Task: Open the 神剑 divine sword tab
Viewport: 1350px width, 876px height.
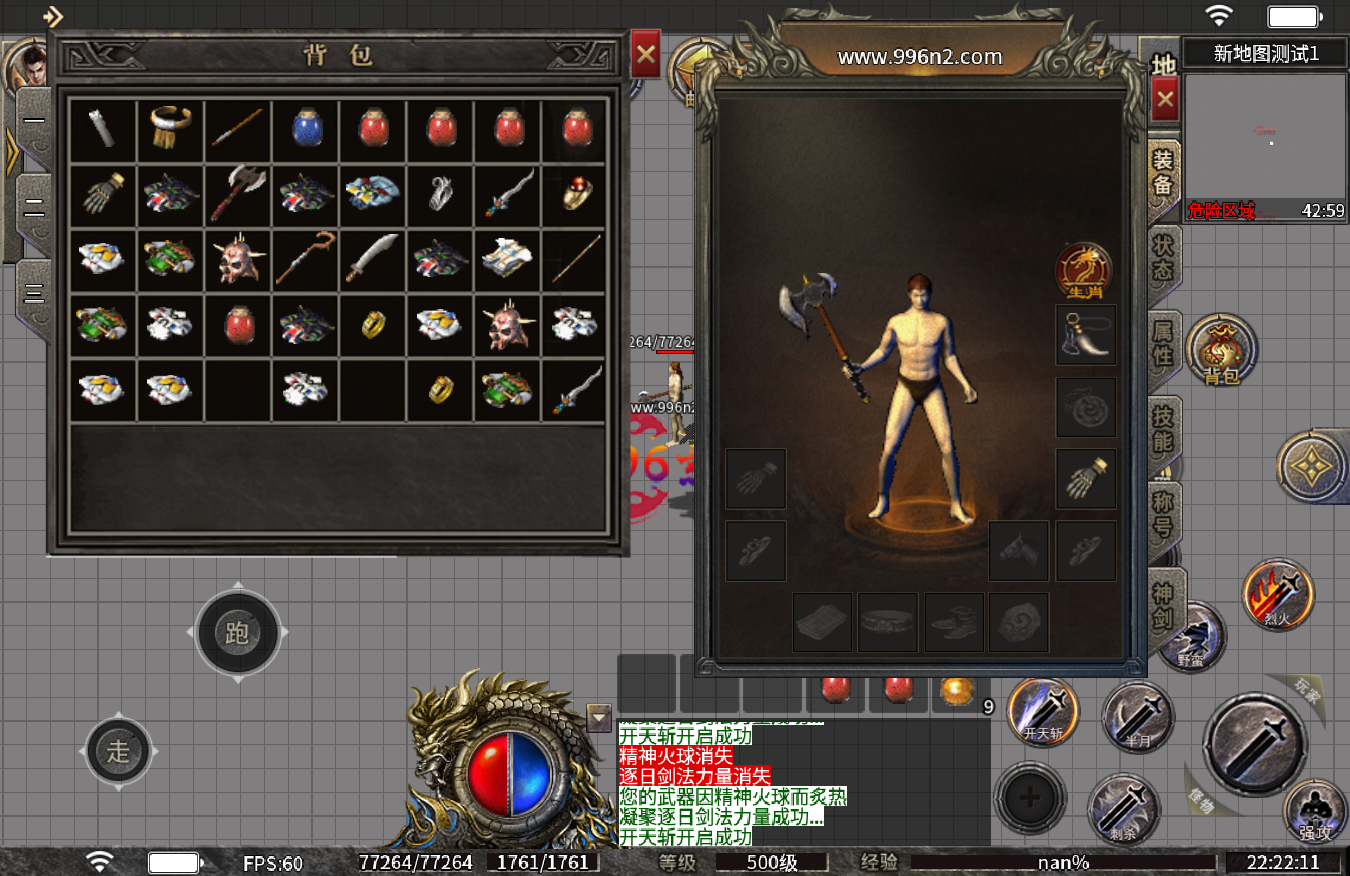Action: click(1164, 603)
